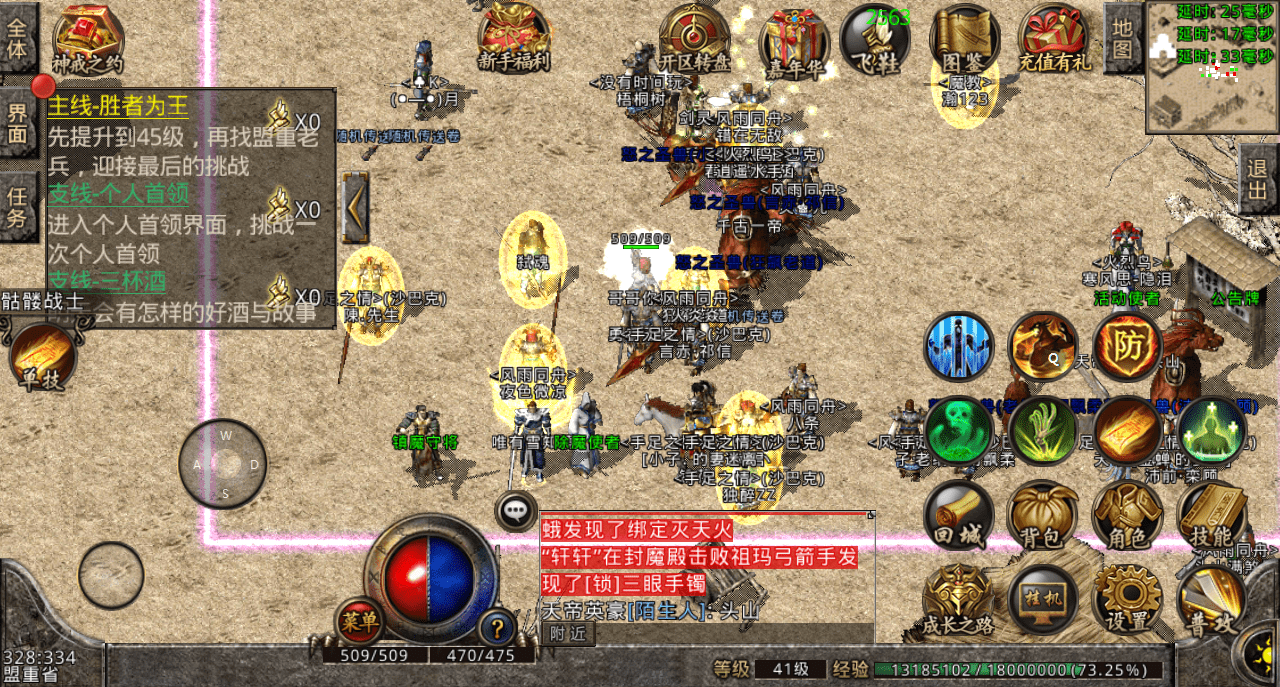The height and width of the screenshot is (687, 1280).
Task: Open the 菜单 menu button
Action: (x=358, y=622)
